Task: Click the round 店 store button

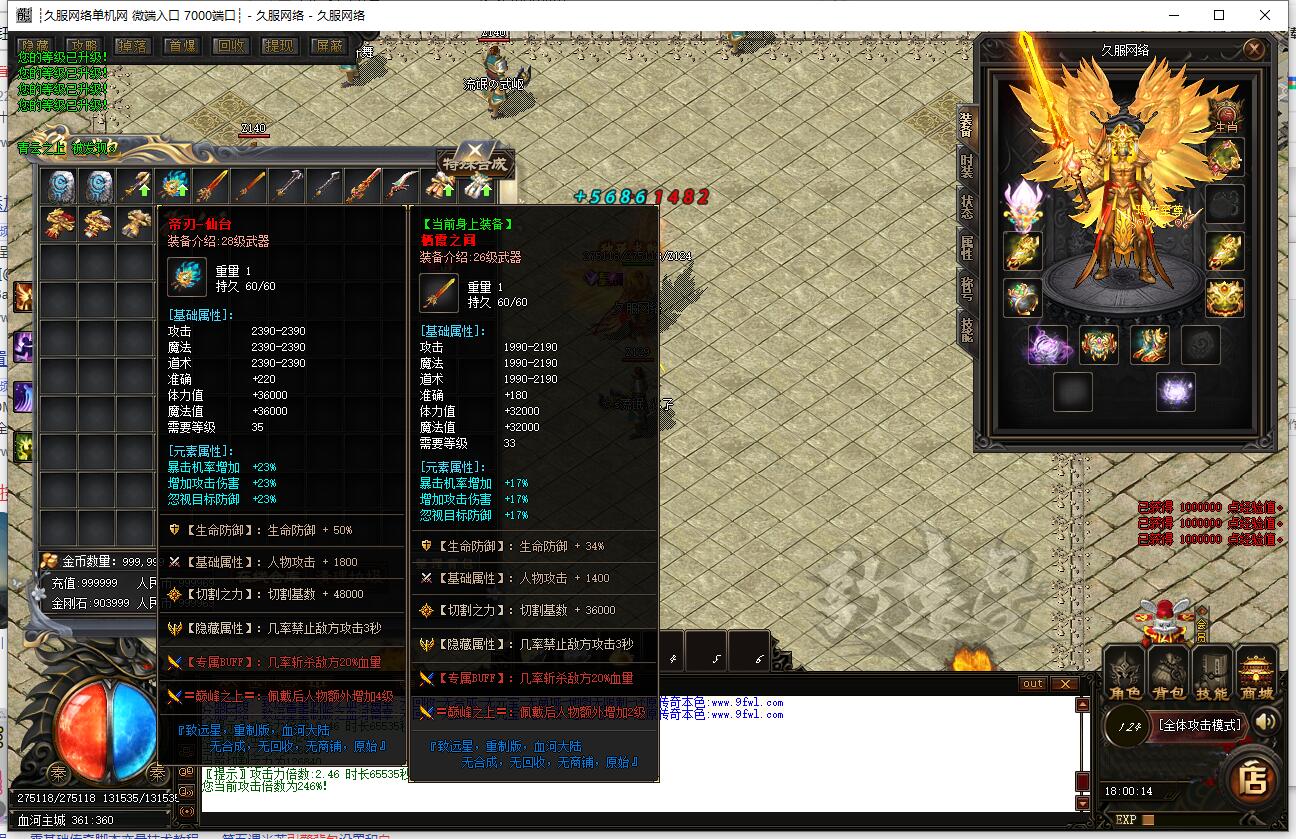Action: 1253,778
